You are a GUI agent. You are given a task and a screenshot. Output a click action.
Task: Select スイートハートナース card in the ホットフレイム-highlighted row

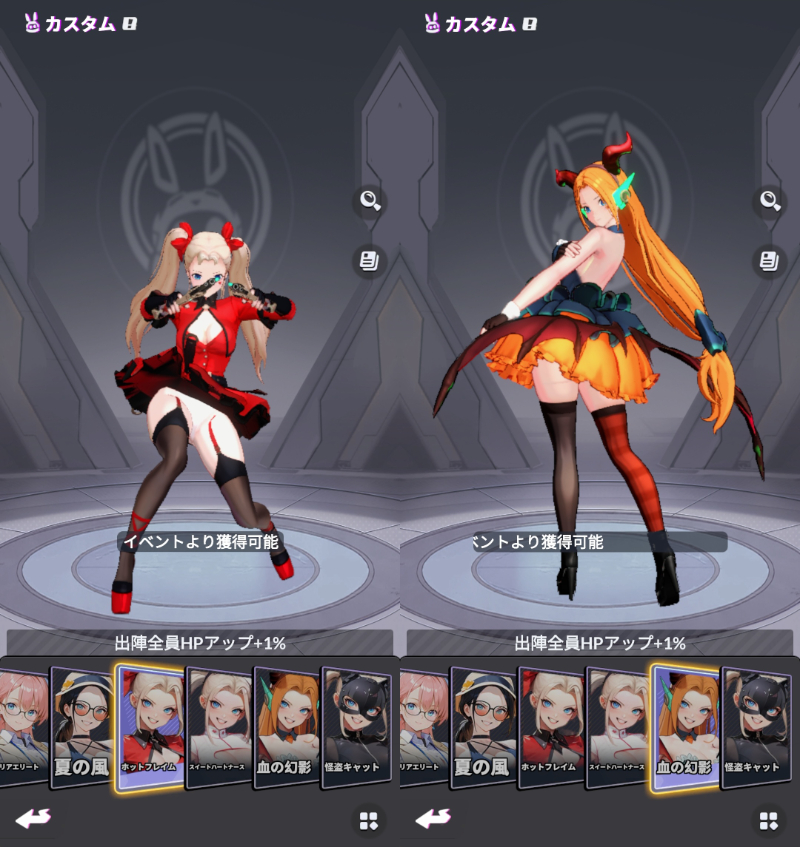pyautogui.click(x=219, y=727)
